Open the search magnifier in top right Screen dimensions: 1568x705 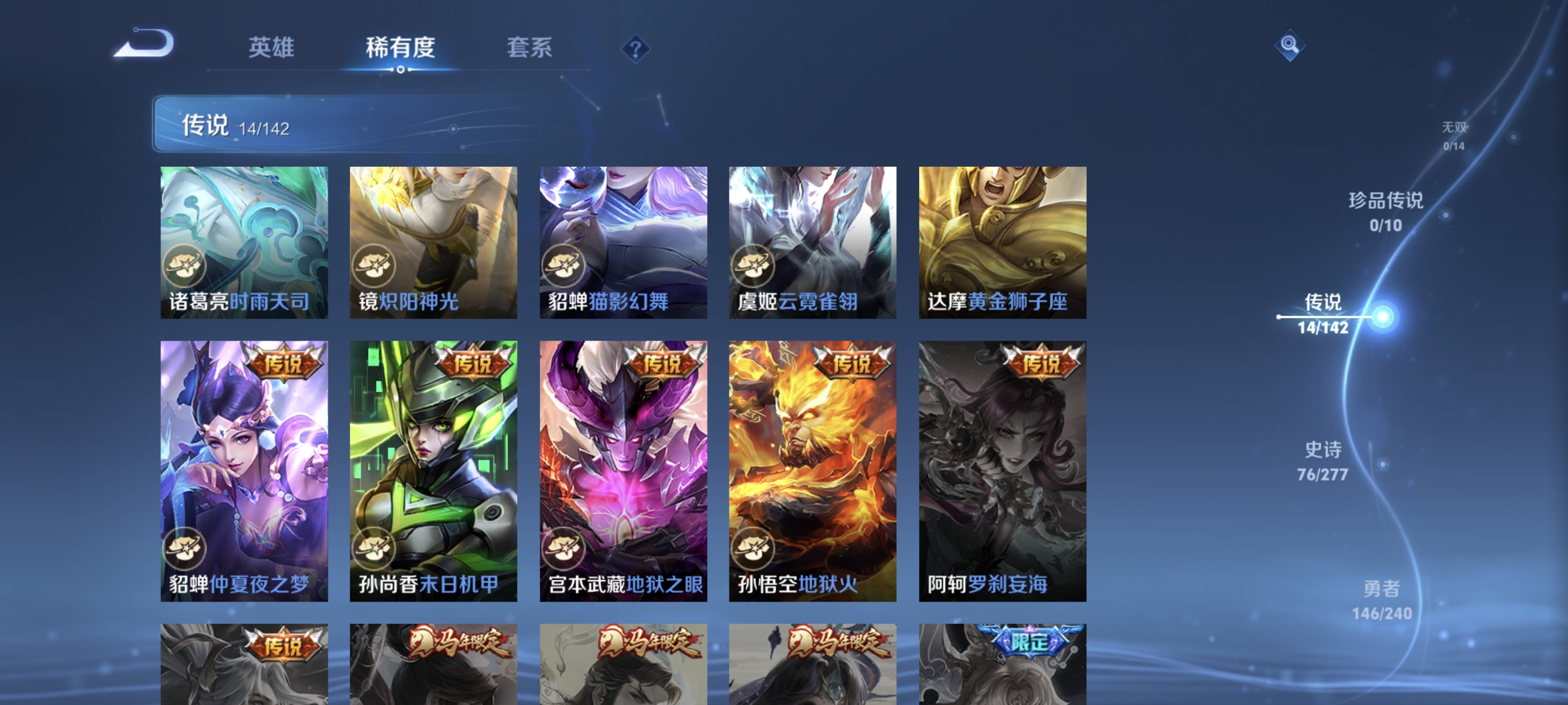tap(1290, 45)
